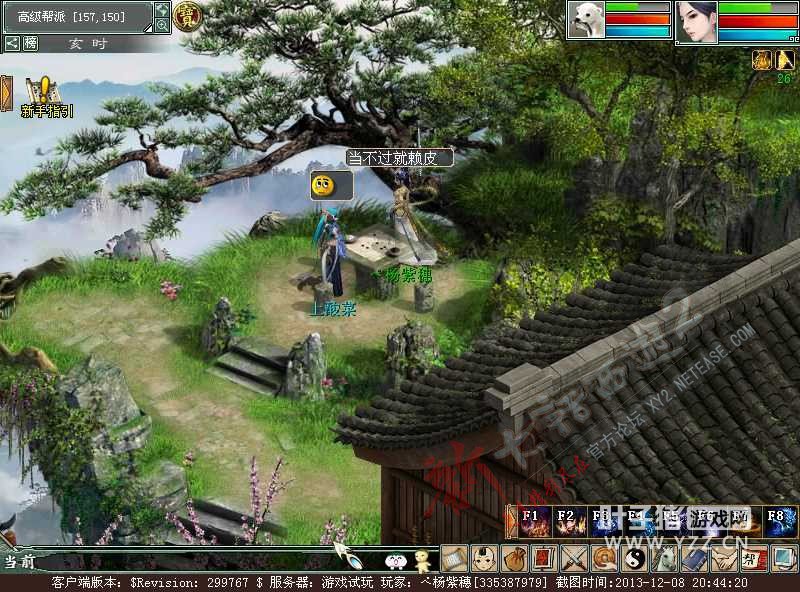
Task: Open the world map globe icon
Action: click(x=162, y=9)
